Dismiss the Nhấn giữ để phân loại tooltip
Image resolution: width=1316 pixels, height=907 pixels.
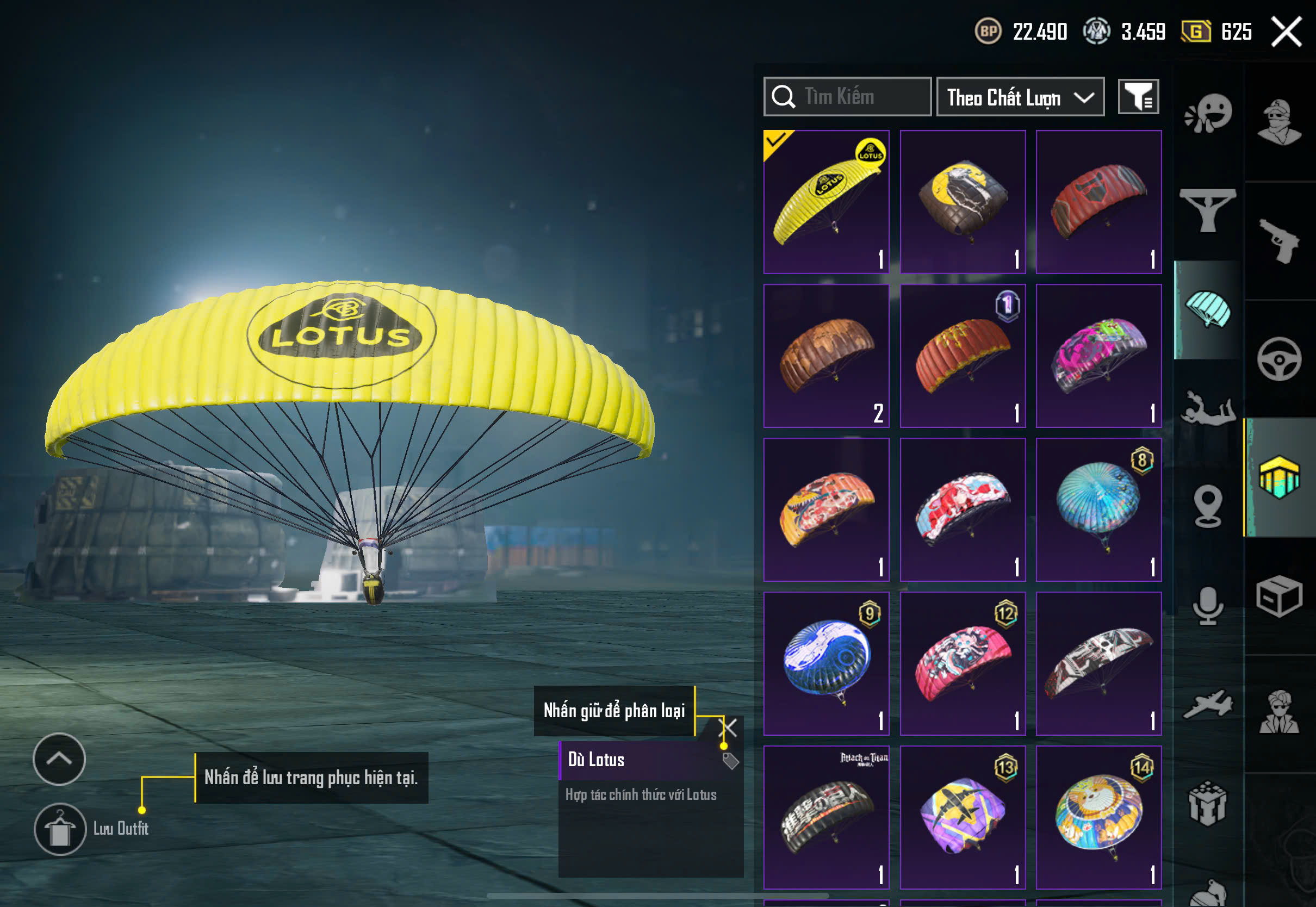pos(728,728)
